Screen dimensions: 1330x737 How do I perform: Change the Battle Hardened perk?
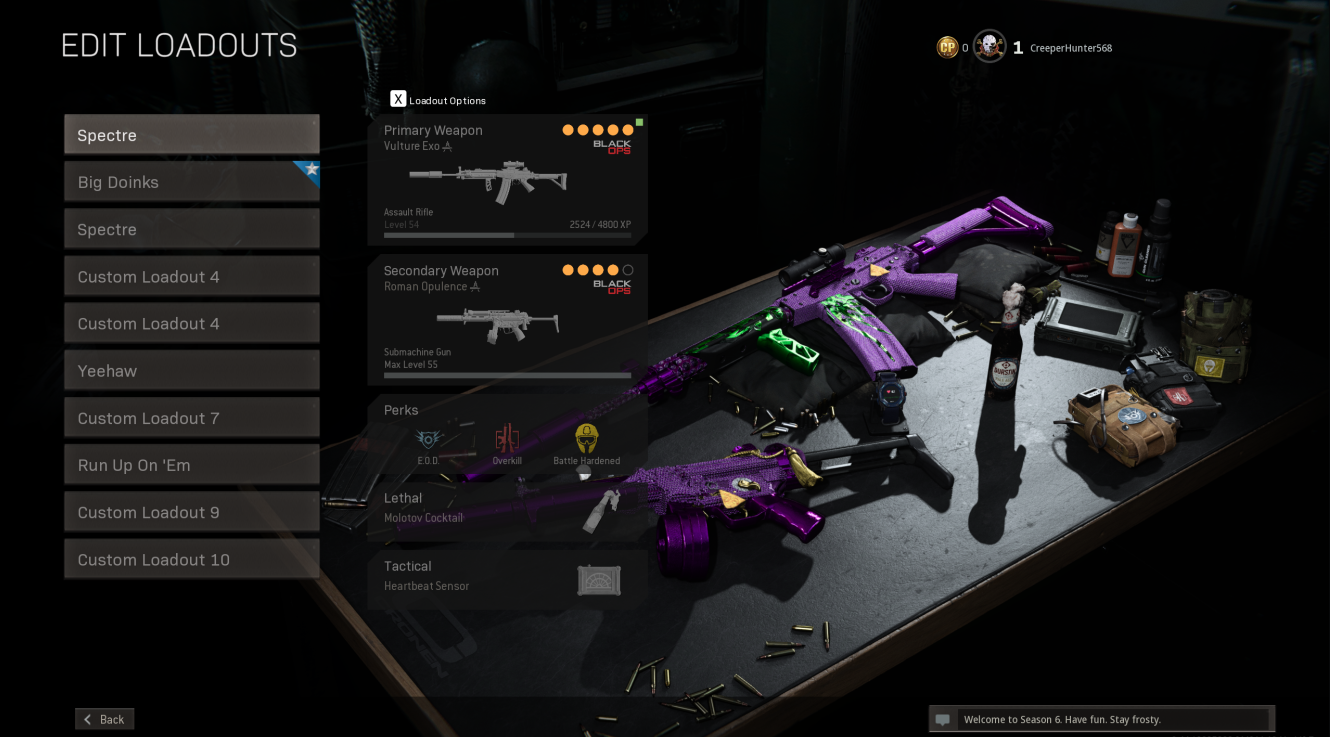[x=586, y=442]
